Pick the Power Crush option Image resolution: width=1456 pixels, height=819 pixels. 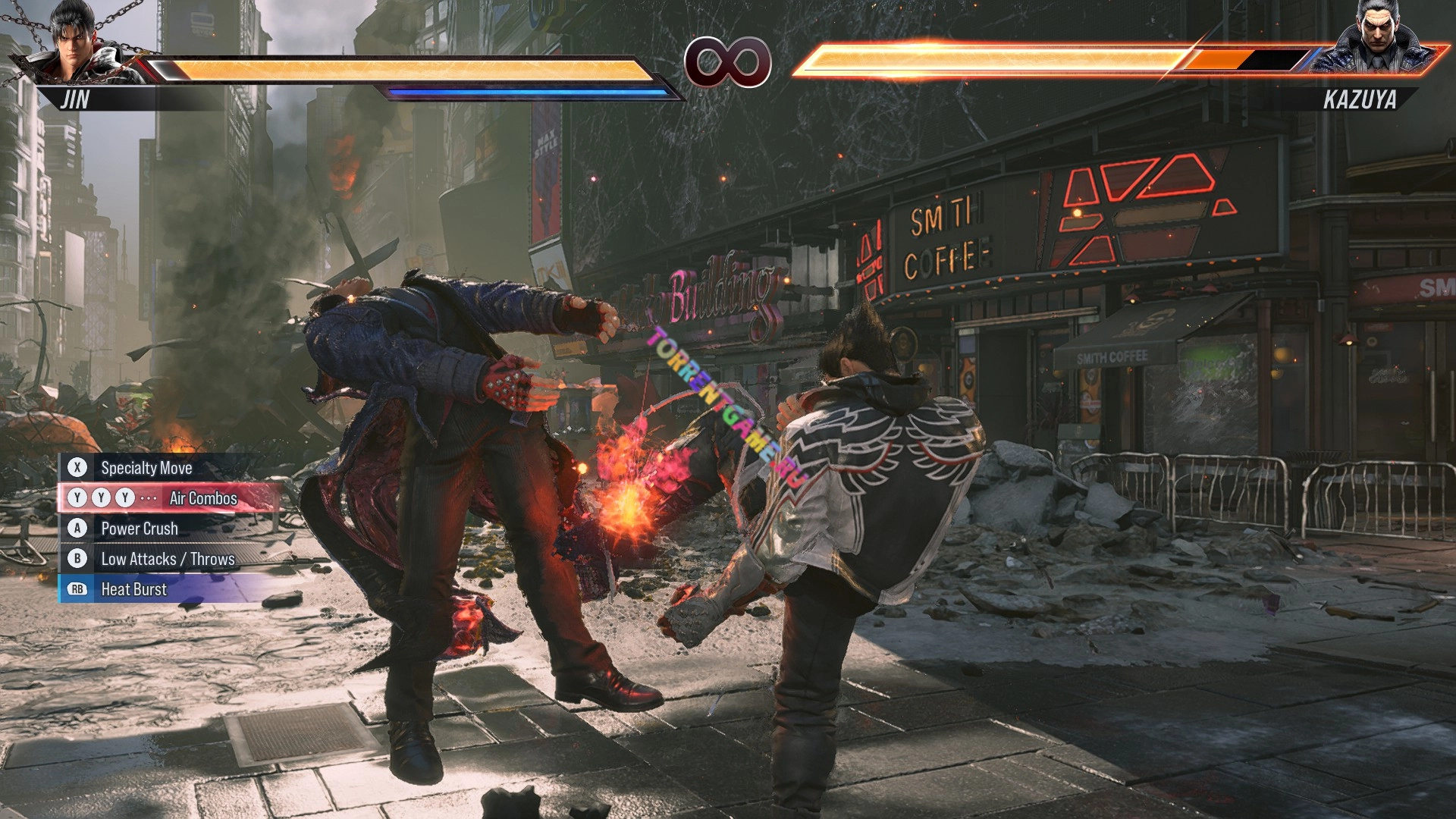click(140, 529)
